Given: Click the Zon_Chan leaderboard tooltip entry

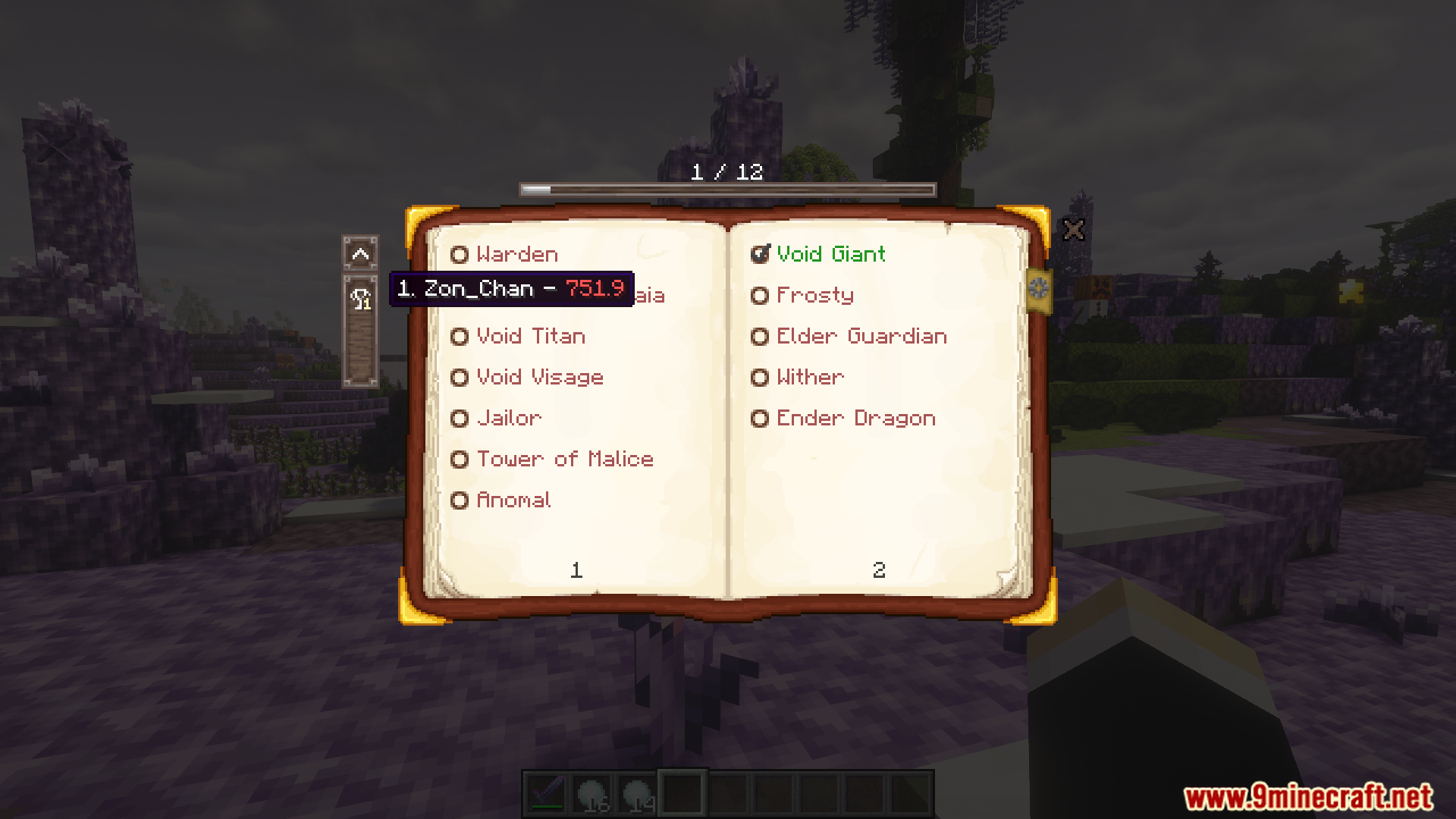Looking at the screenshot, I should (x=511, y=289).
